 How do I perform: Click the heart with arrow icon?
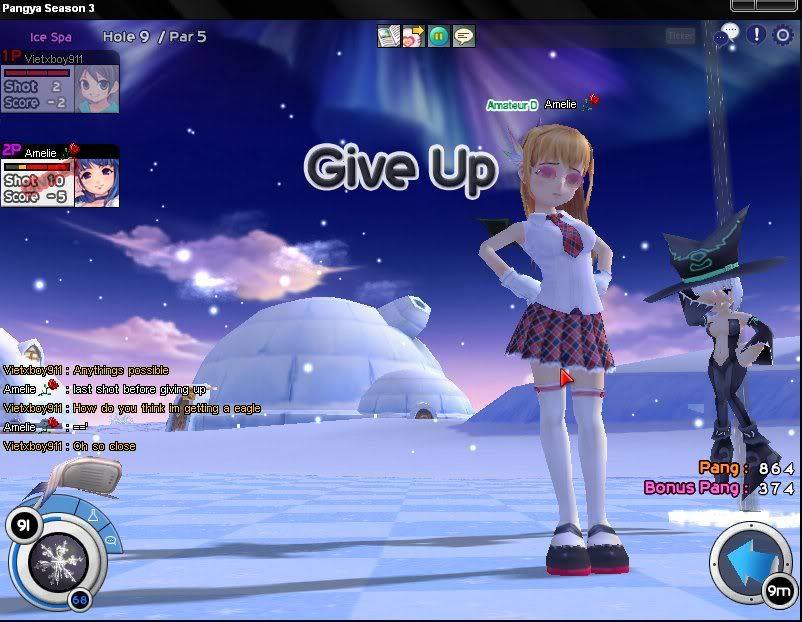point(413,37)
